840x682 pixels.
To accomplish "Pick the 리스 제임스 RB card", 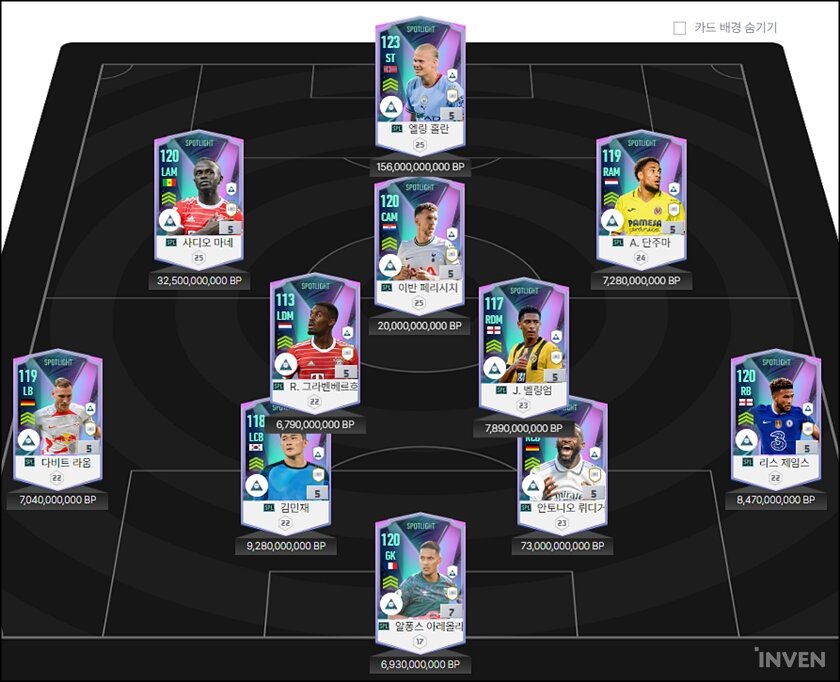I will click(775, 415).
